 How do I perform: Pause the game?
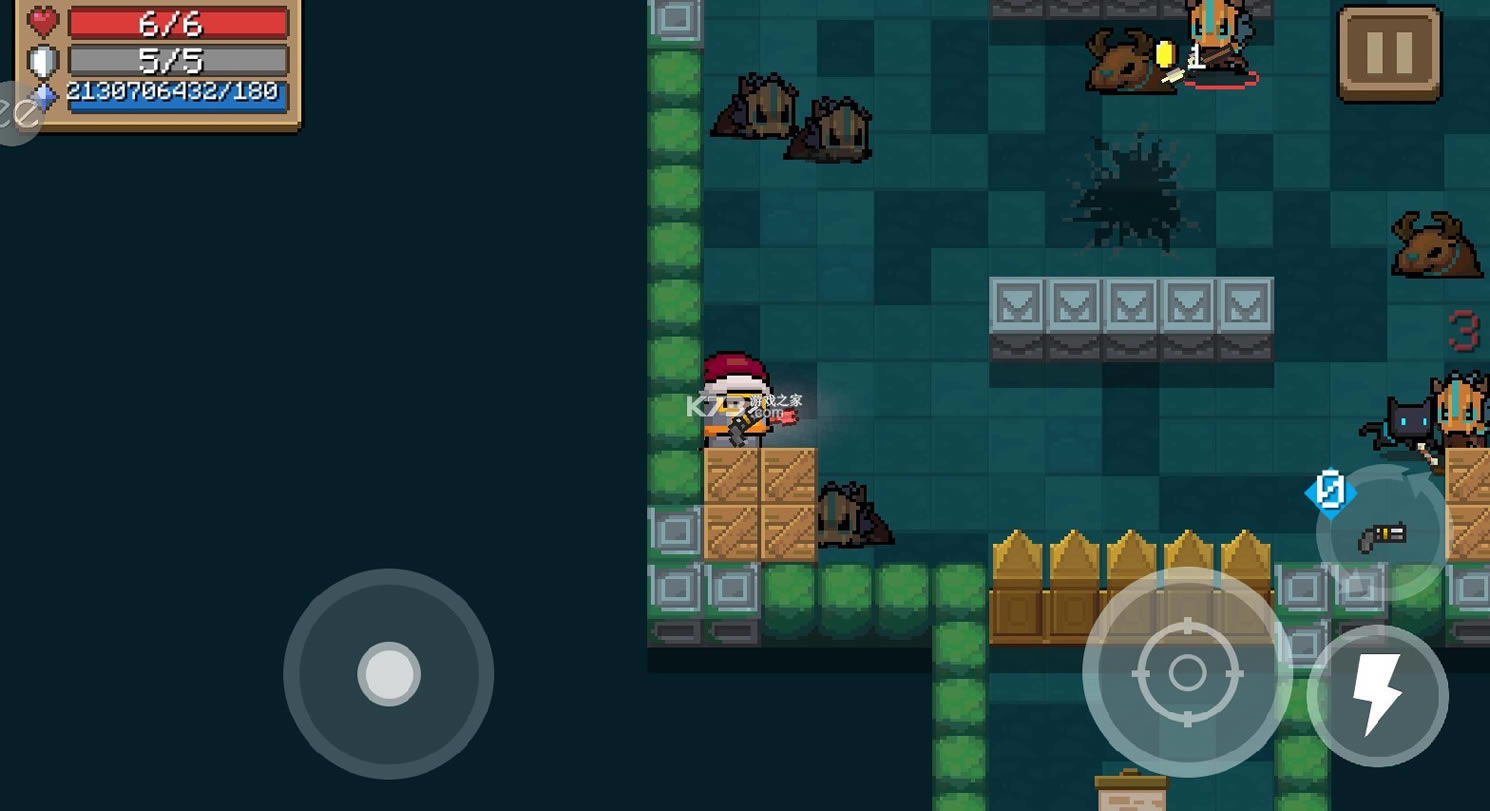click(1389, 53)
